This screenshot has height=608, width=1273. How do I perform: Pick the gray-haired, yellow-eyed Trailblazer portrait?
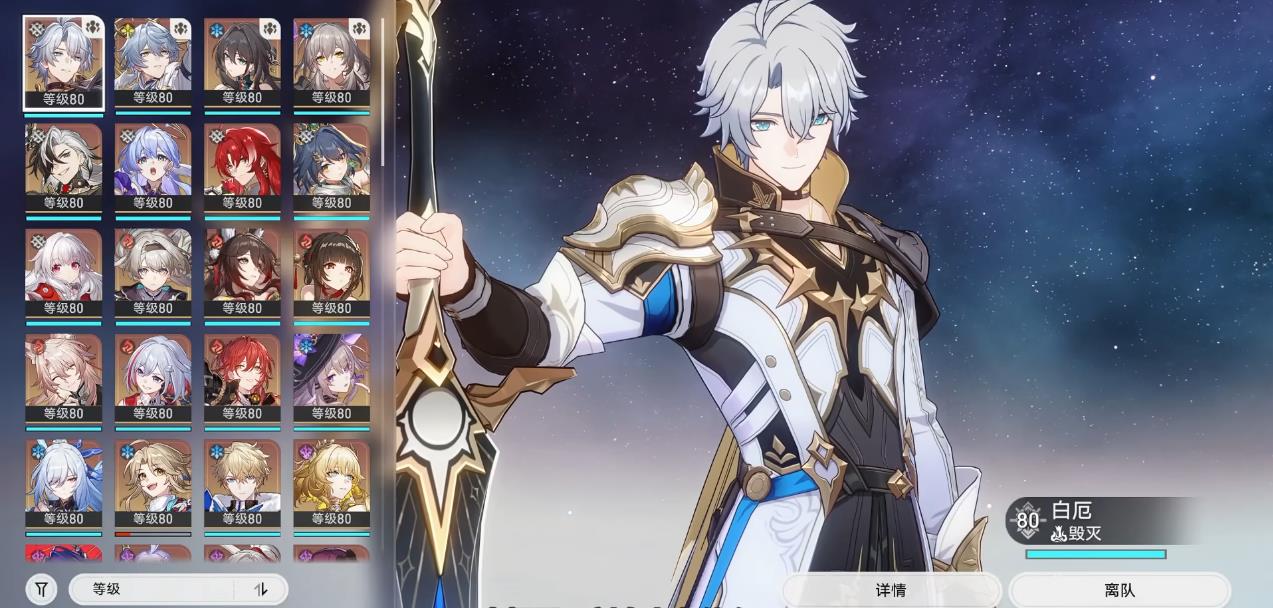pos(331,62)
